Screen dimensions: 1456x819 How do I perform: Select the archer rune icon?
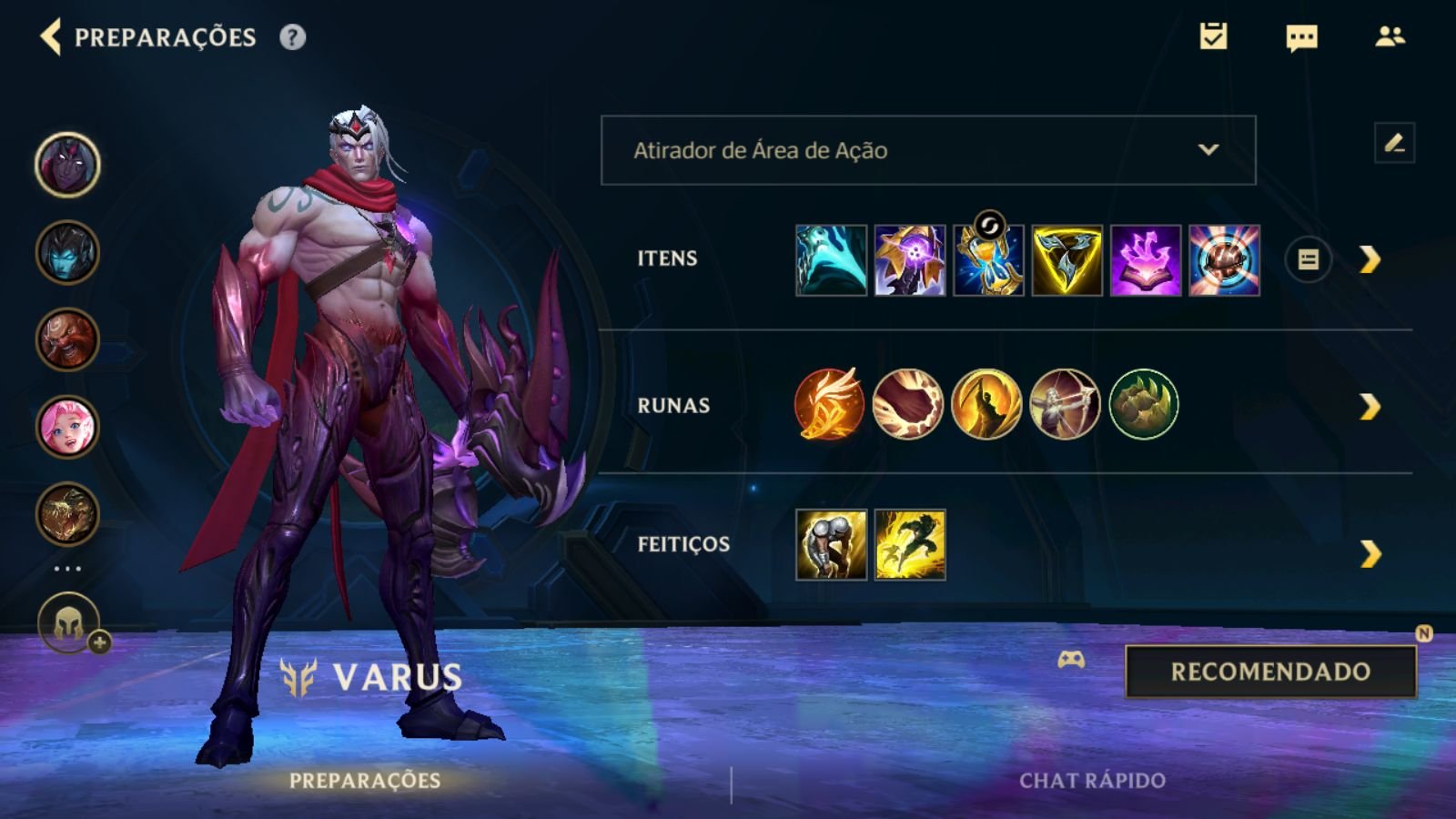(x=1065, y=404)
